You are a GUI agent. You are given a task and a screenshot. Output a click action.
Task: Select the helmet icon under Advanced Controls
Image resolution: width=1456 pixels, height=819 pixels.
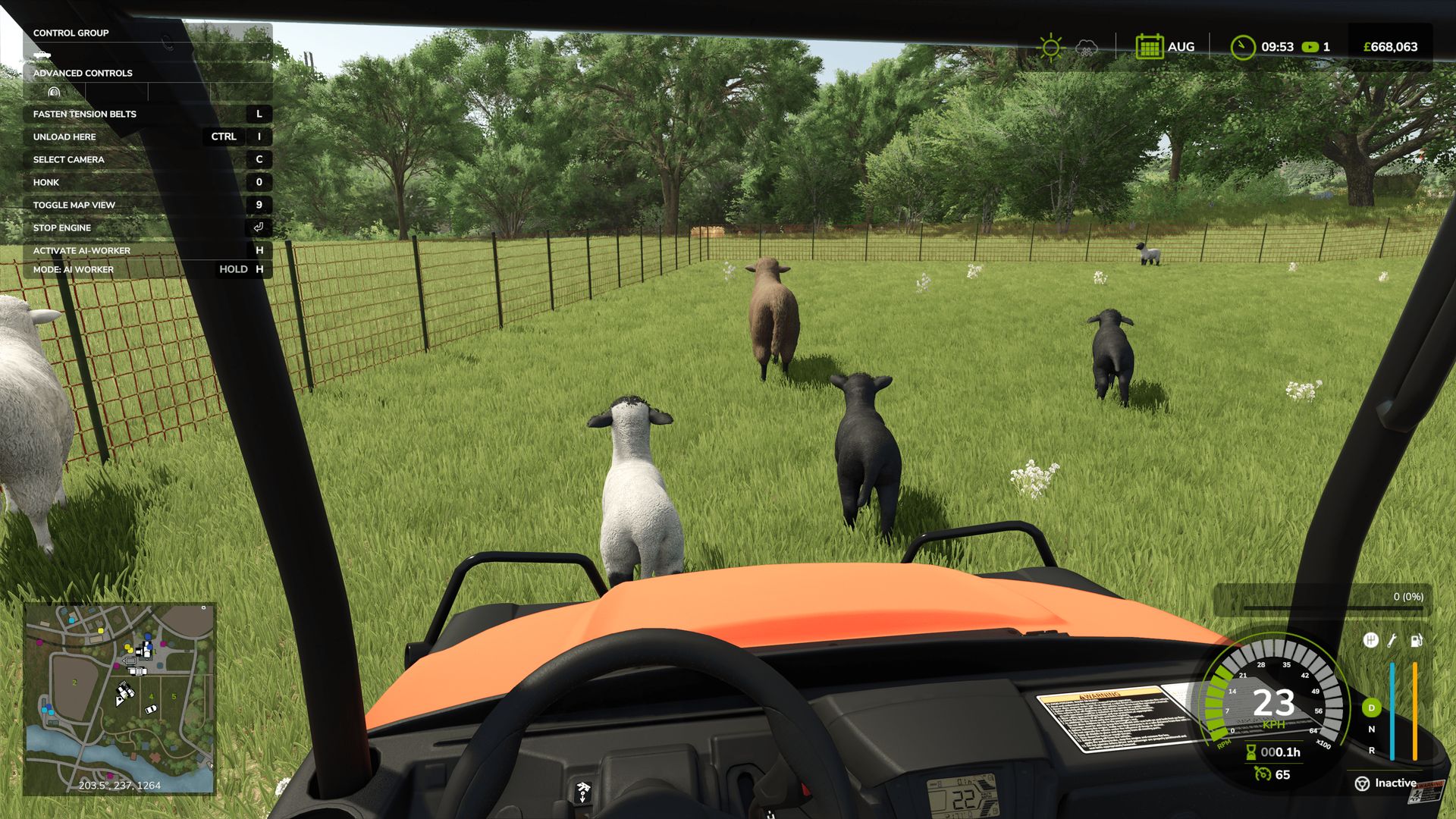point(53,92)
